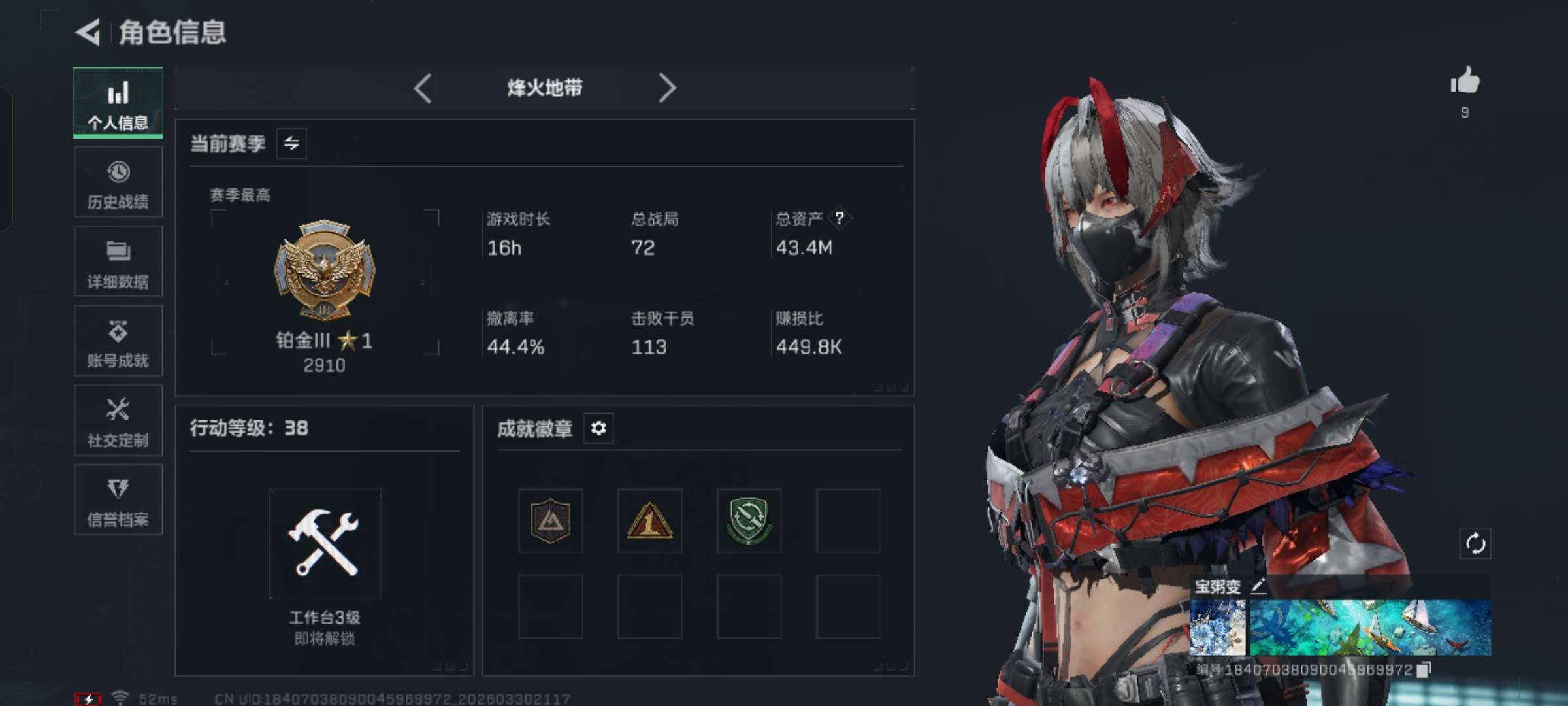The width and height of the screenshot is (1568, 706).
Task: Select the dark hexagon mountain badge
Action: pyautogui.click(x=551, y=521)
